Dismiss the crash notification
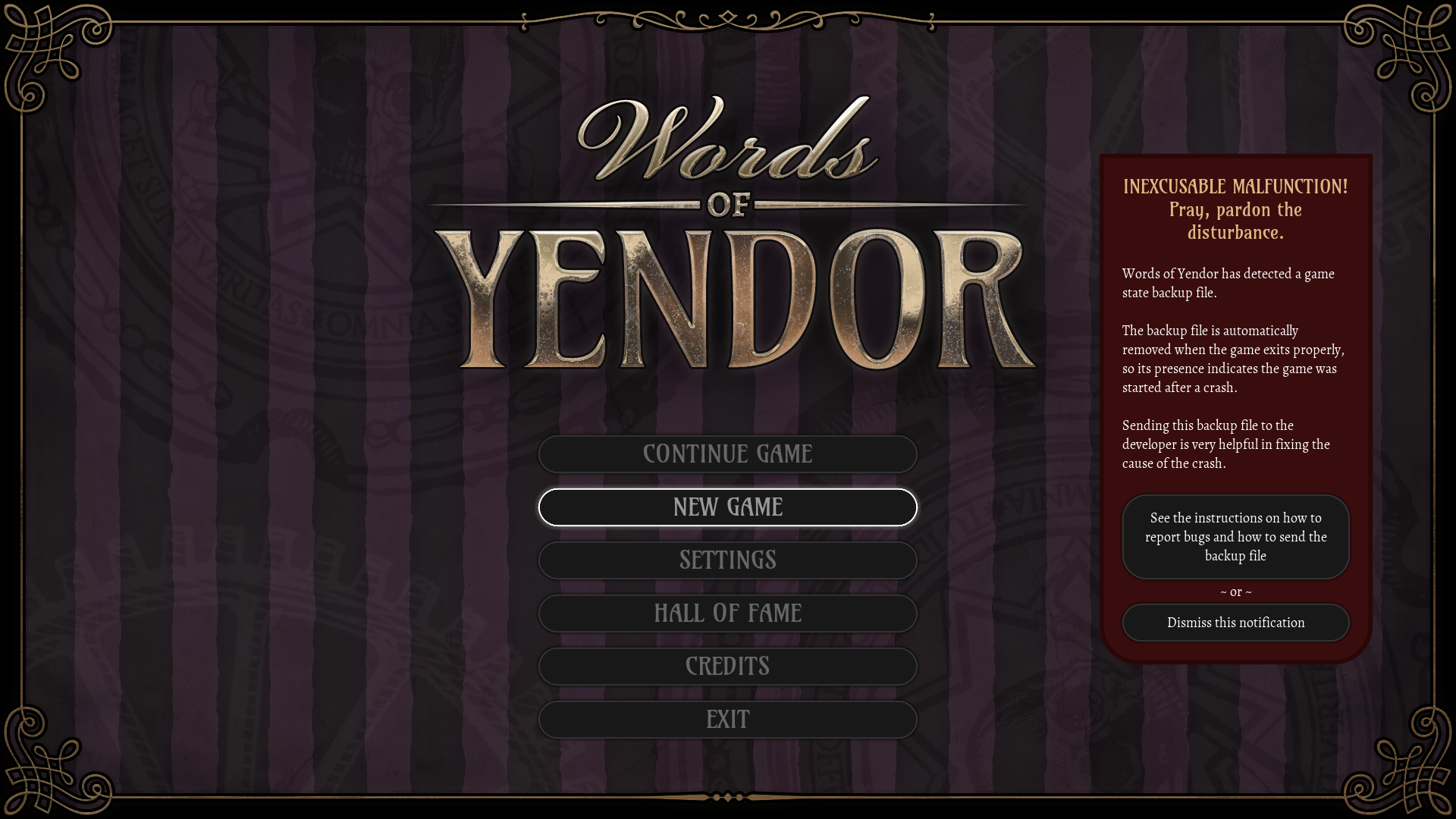 [1236, 622]
